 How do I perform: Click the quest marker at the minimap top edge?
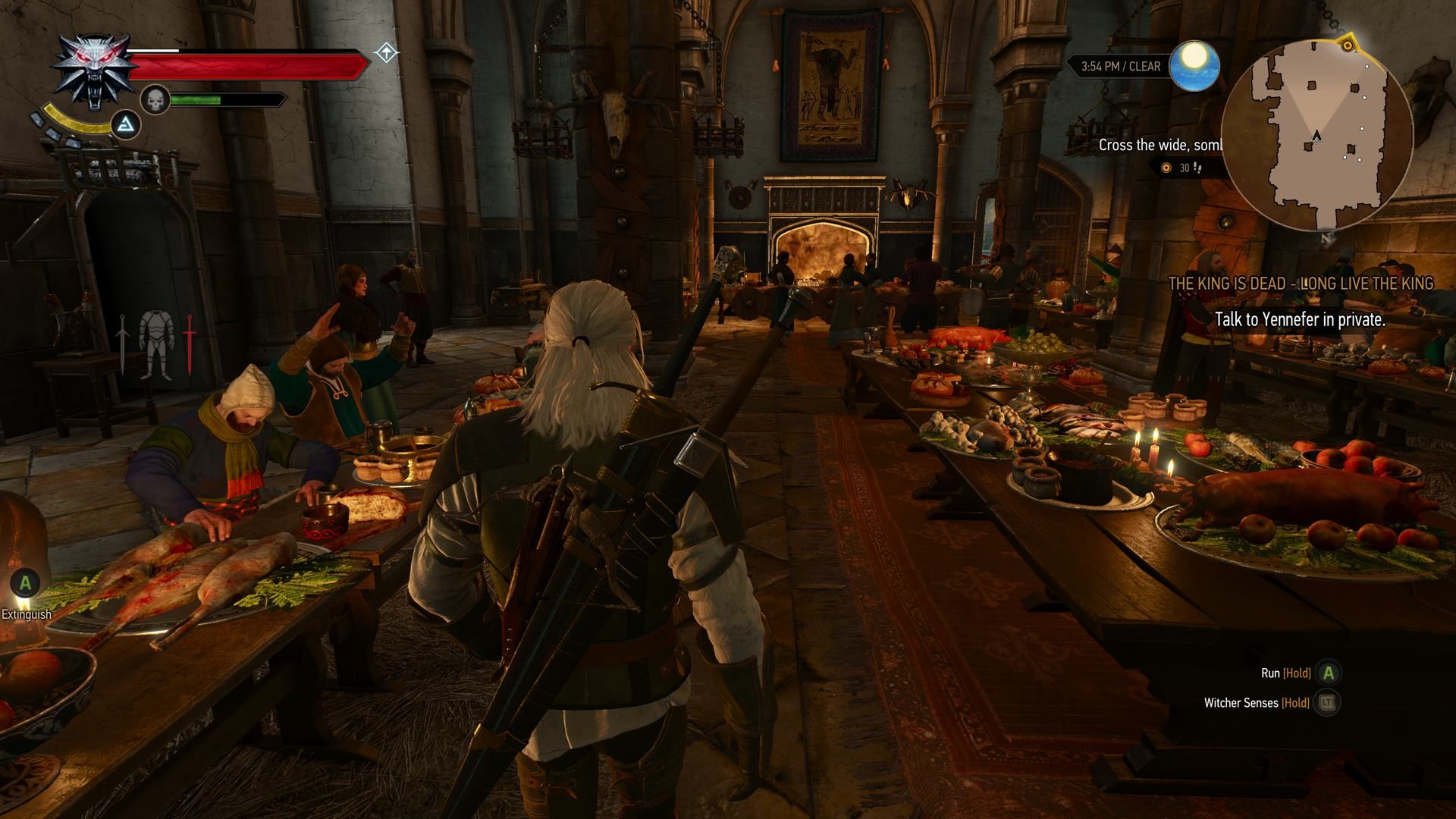tap(1348, 45)
